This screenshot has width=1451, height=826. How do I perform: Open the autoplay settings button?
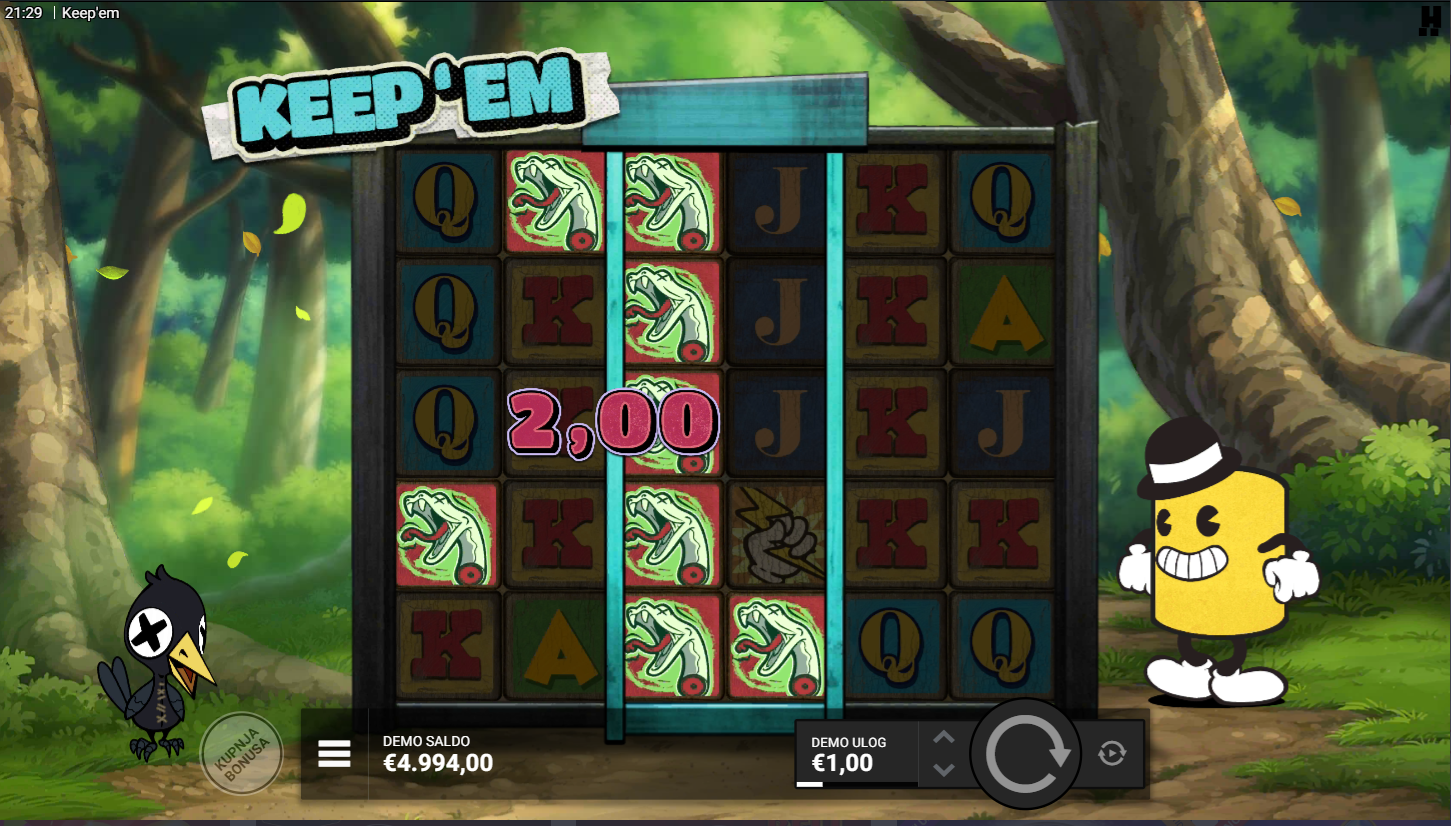(1111, 753)
